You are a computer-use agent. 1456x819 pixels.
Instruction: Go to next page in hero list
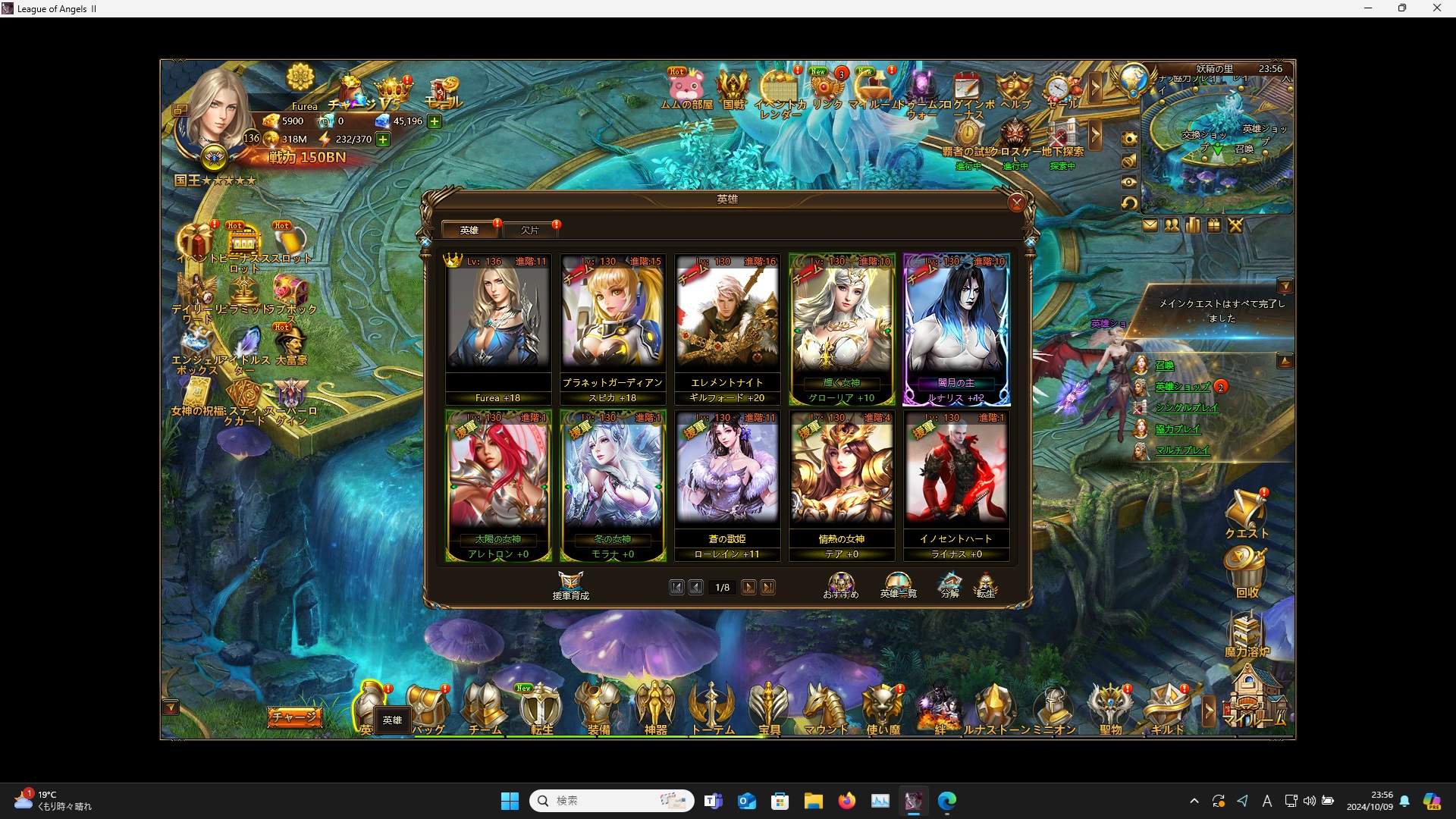748,587
